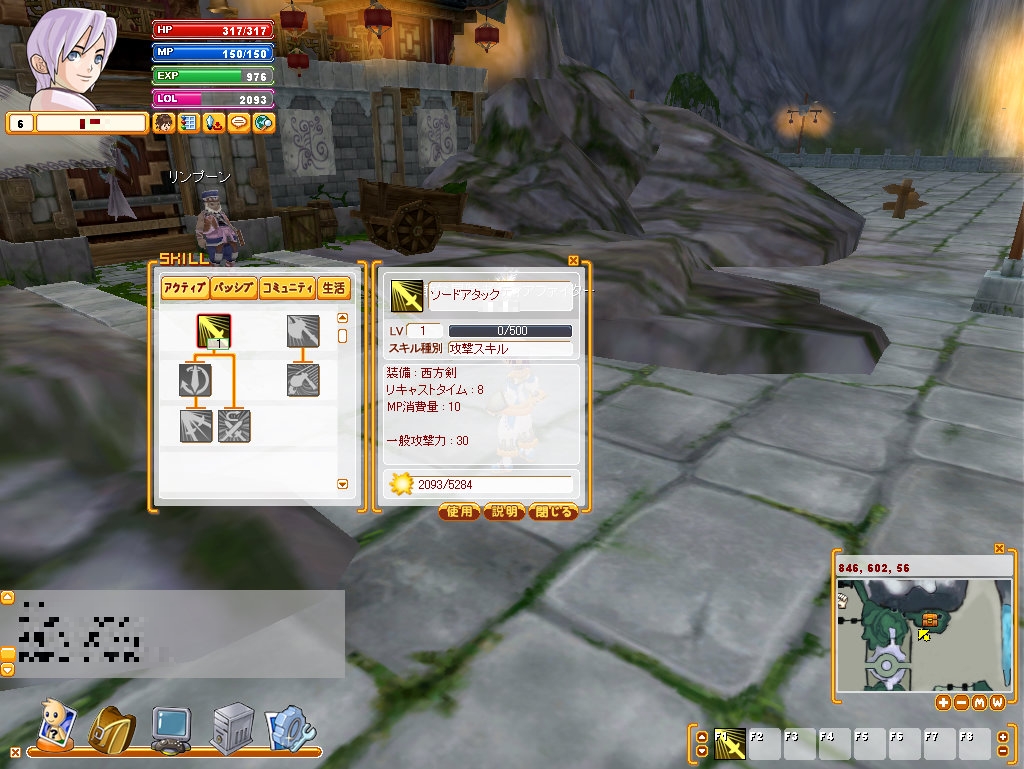Activate the F1 sword skill hotbar slot

[730, 745]
